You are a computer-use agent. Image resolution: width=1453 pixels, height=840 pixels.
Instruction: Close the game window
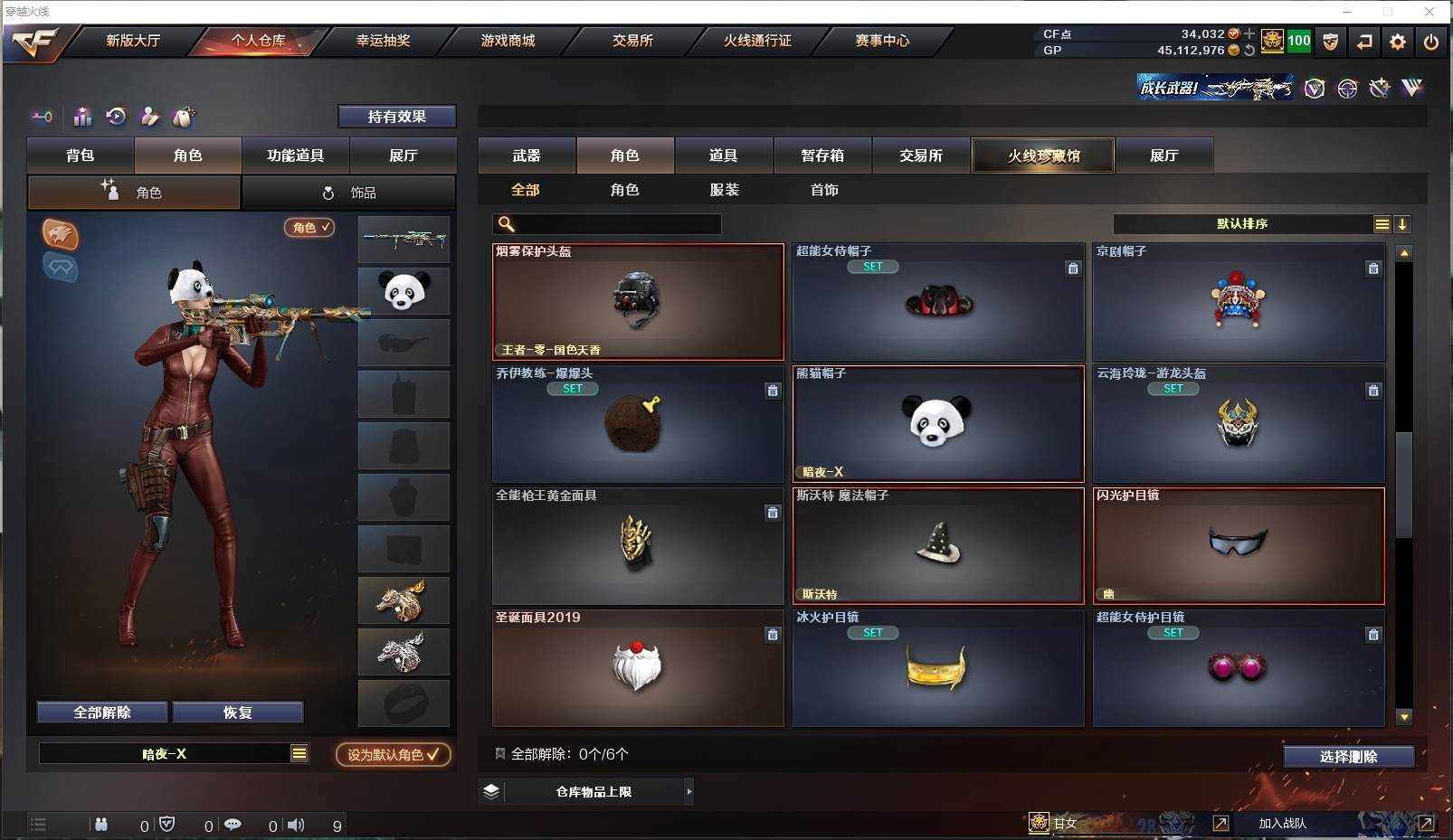click(x=1429, y=12)
